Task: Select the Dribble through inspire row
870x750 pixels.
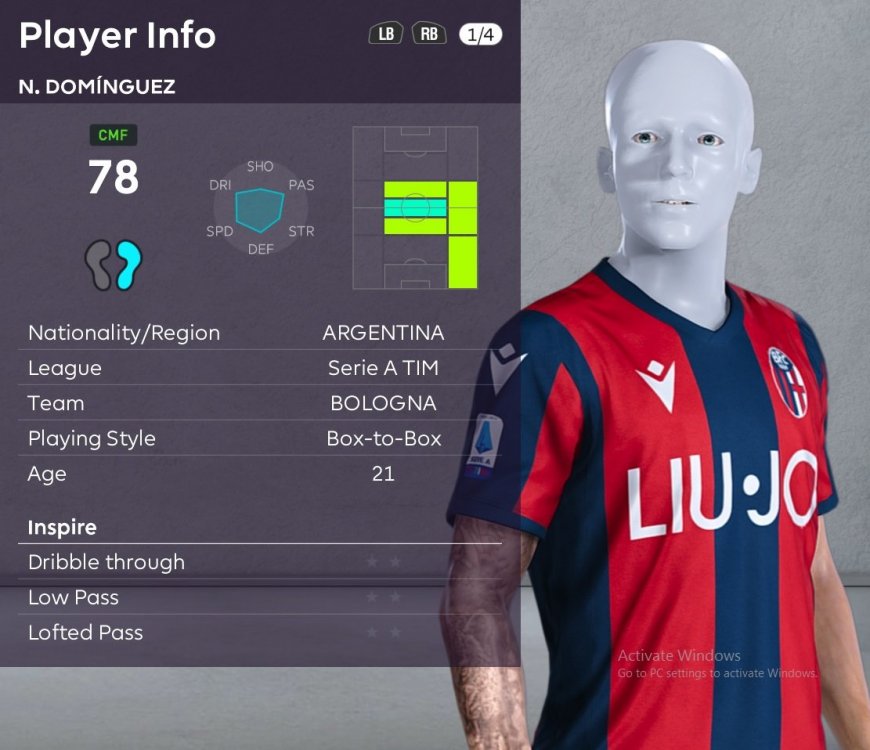Action: click(260, 562)
